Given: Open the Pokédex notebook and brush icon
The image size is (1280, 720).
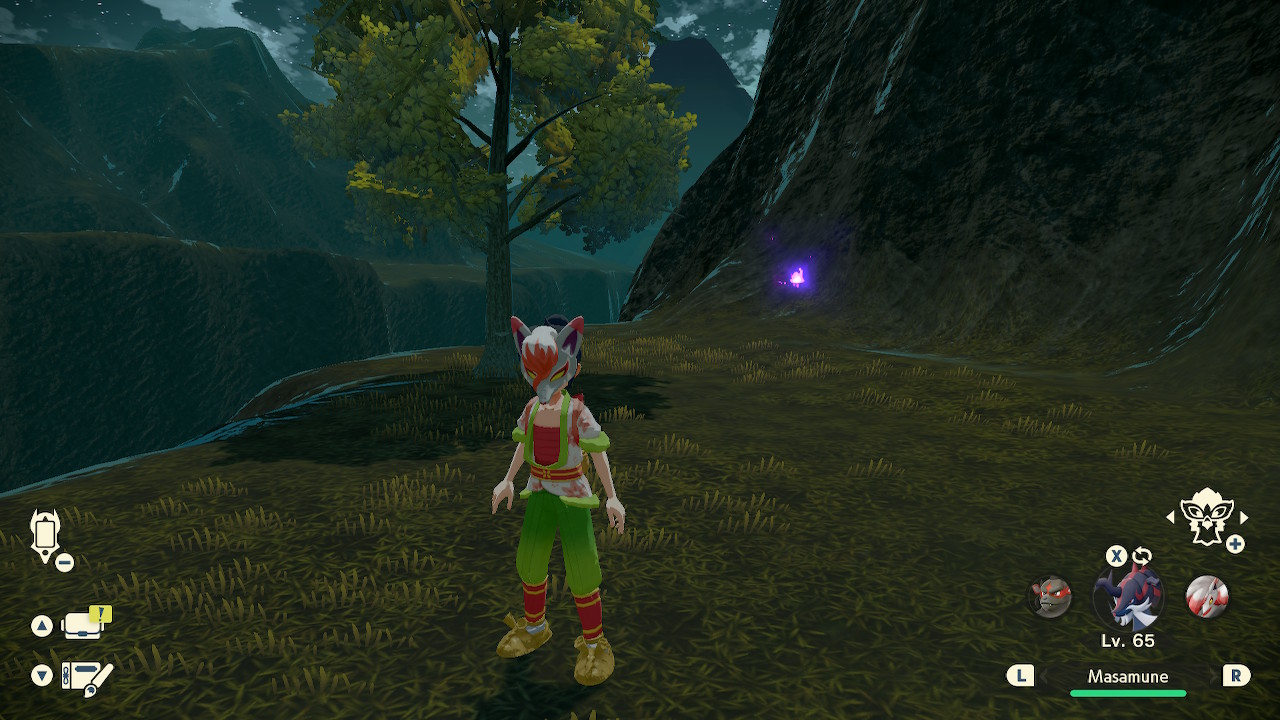Looking at the screenshot, I should pyautogui.click(x=87, y=677).
